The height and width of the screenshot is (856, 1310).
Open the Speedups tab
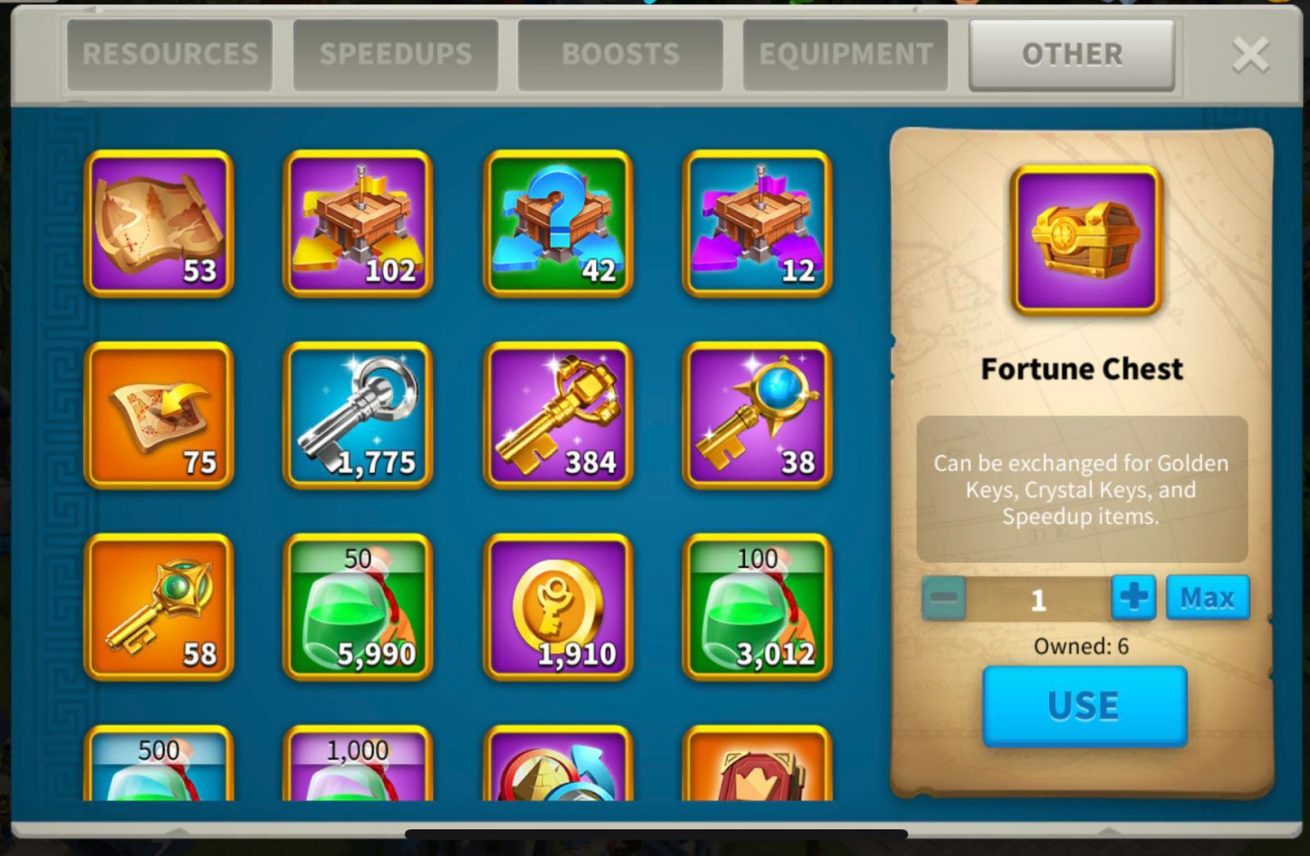click(395, 54)
